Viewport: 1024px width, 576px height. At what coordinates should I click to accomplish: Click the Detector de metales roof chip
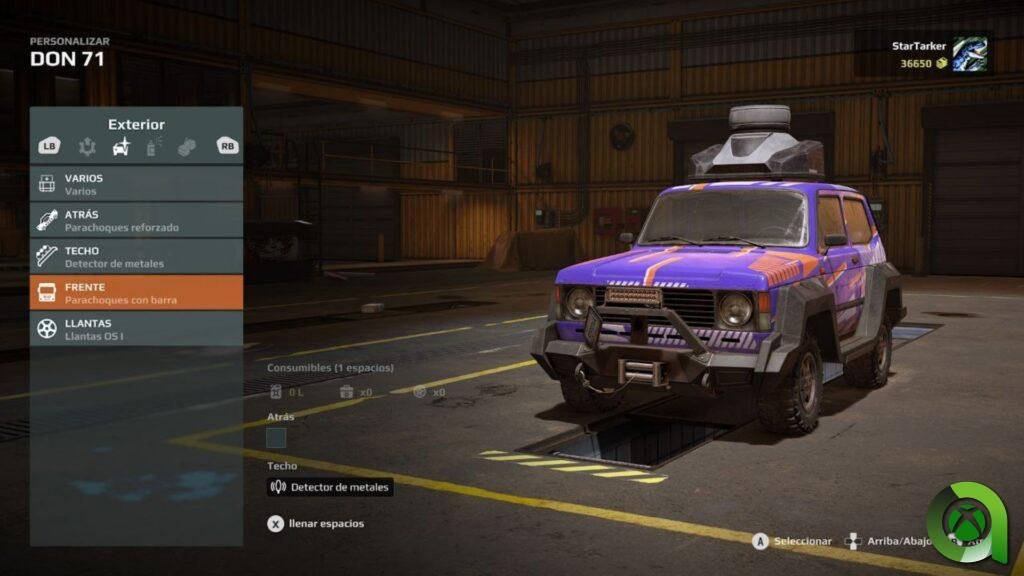pyautogui.click(x=330, y=487)
